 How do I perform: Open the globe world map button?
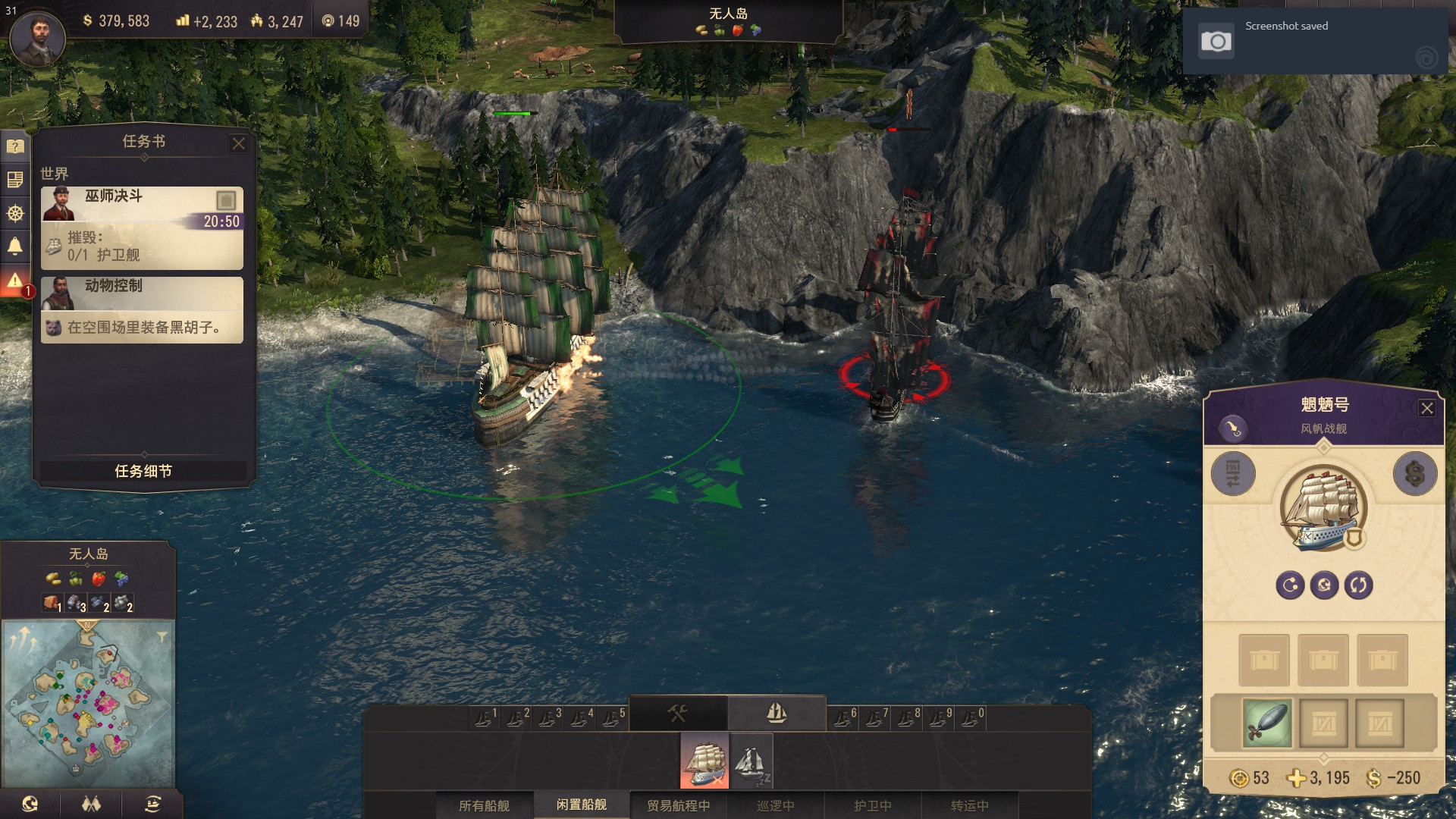click(x=30, y=804)
